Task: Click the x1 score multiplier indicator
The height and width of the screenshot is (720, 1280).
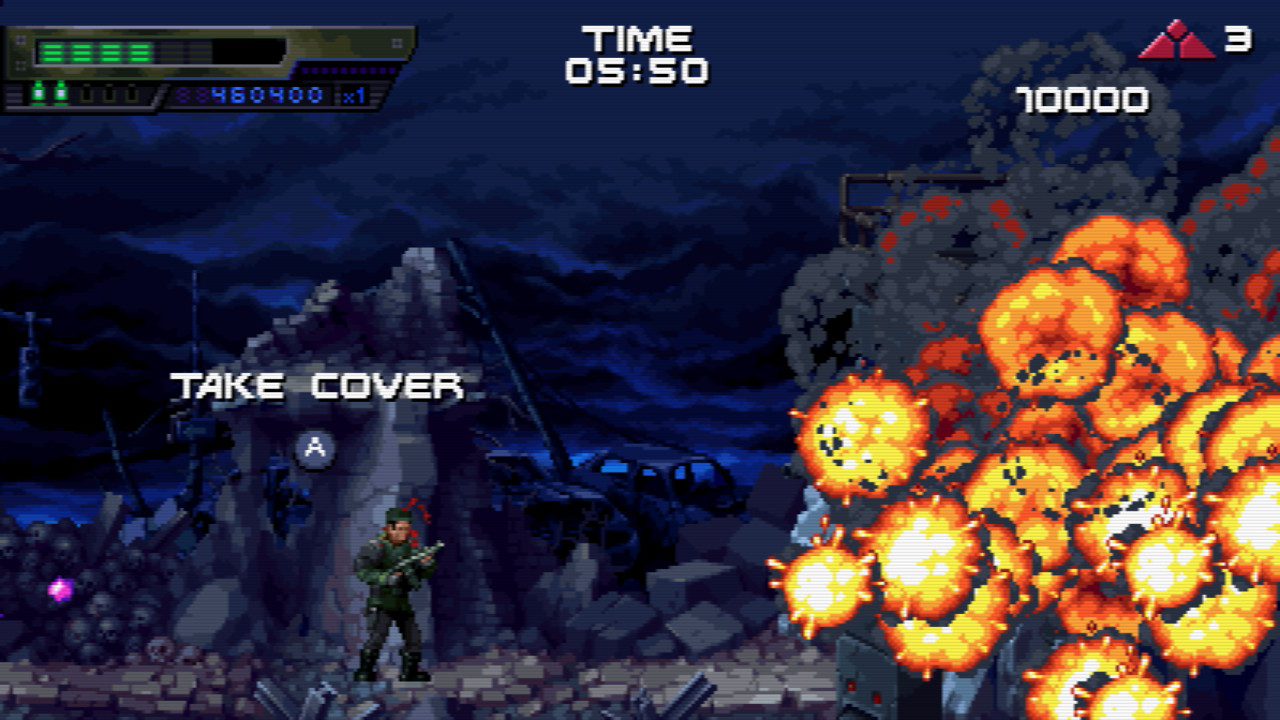Action: (357, 95)
